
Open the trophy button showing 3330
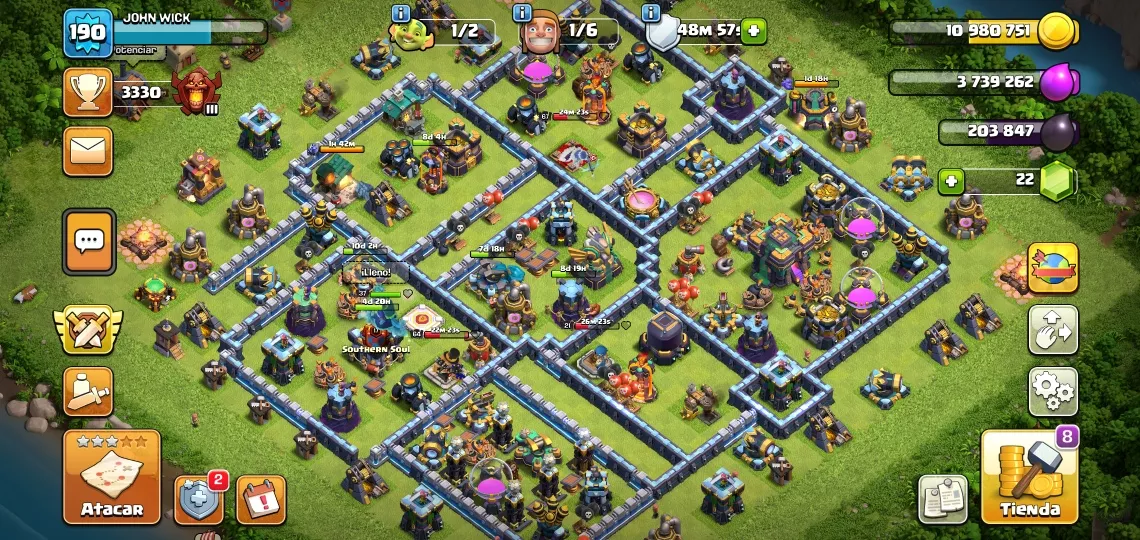[88, 92]
